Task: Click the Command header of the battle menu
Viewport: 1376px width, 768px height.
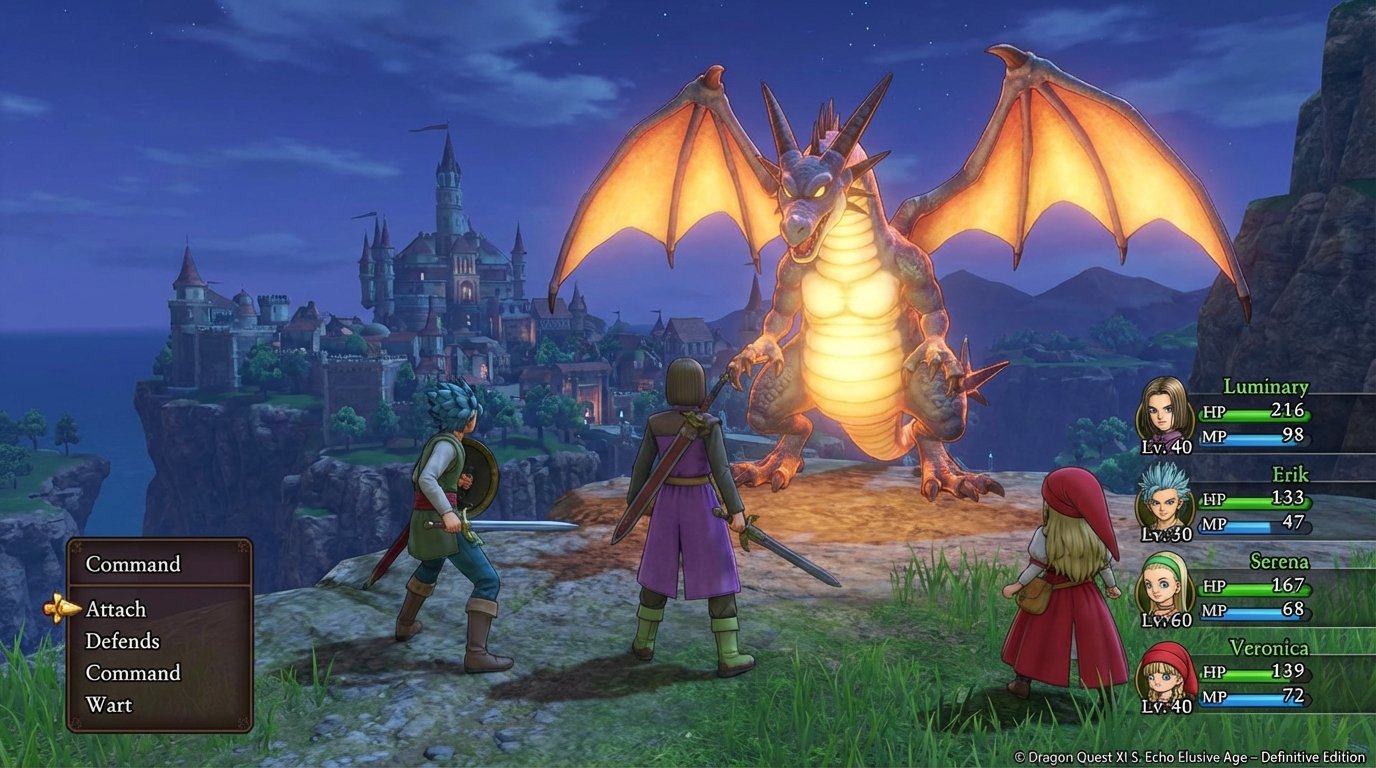Action: pyautogui.click(x=134, y=564)
